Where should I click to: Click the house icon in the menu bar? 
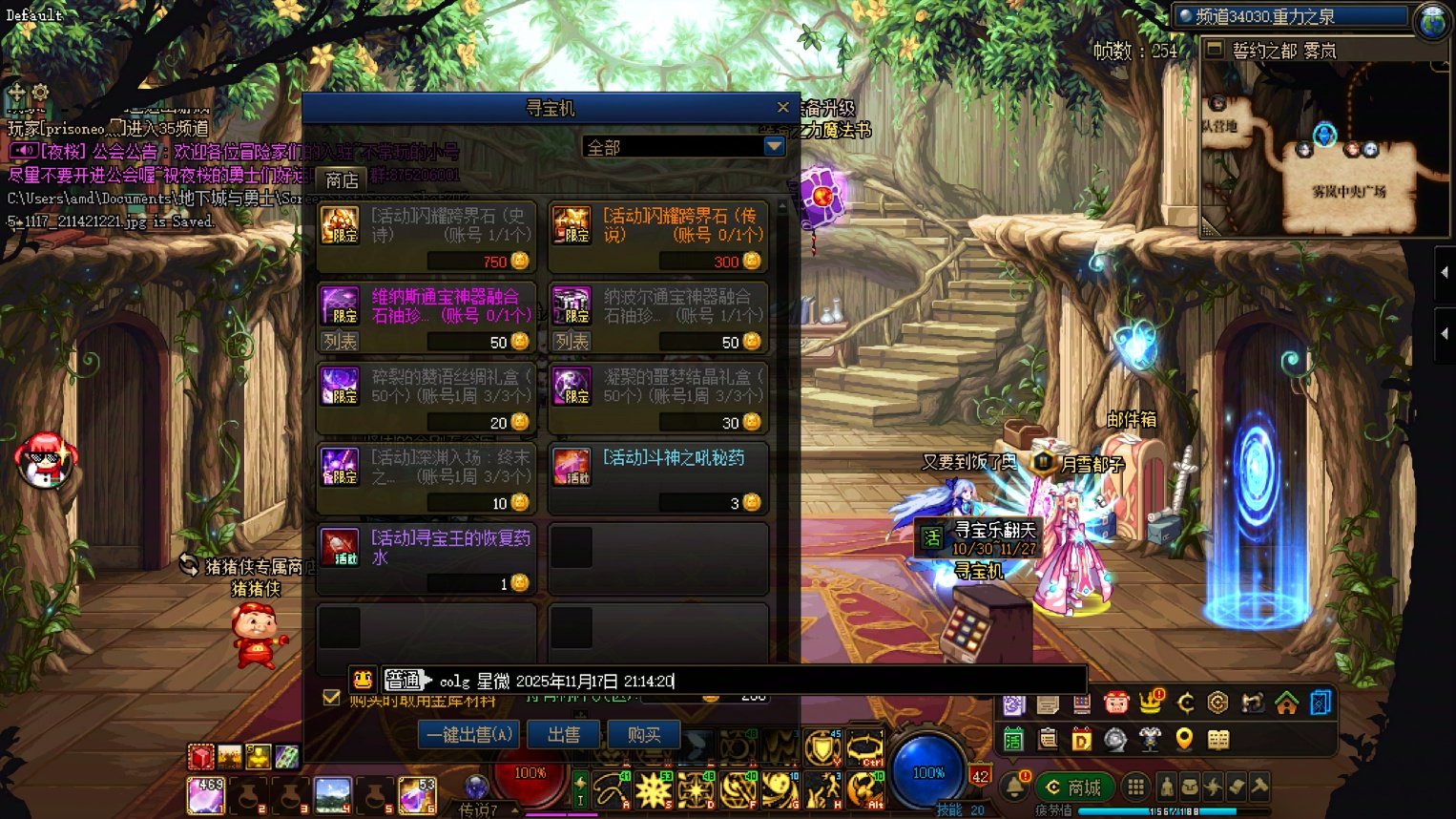(x=1286, y=703)
